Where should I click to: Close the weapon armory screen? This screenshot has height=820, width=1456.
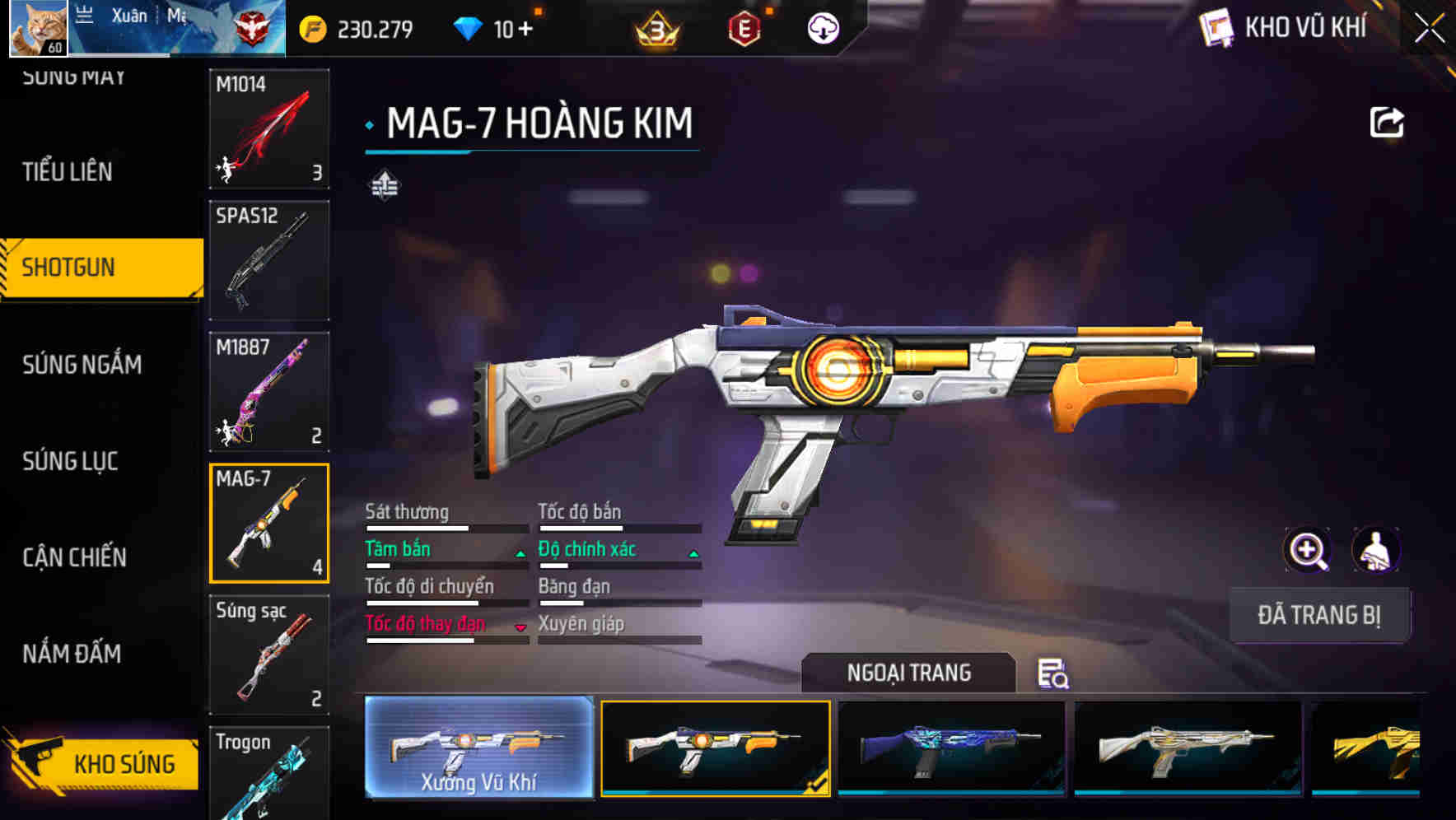pyautogui.click(x=1429, y=29)
